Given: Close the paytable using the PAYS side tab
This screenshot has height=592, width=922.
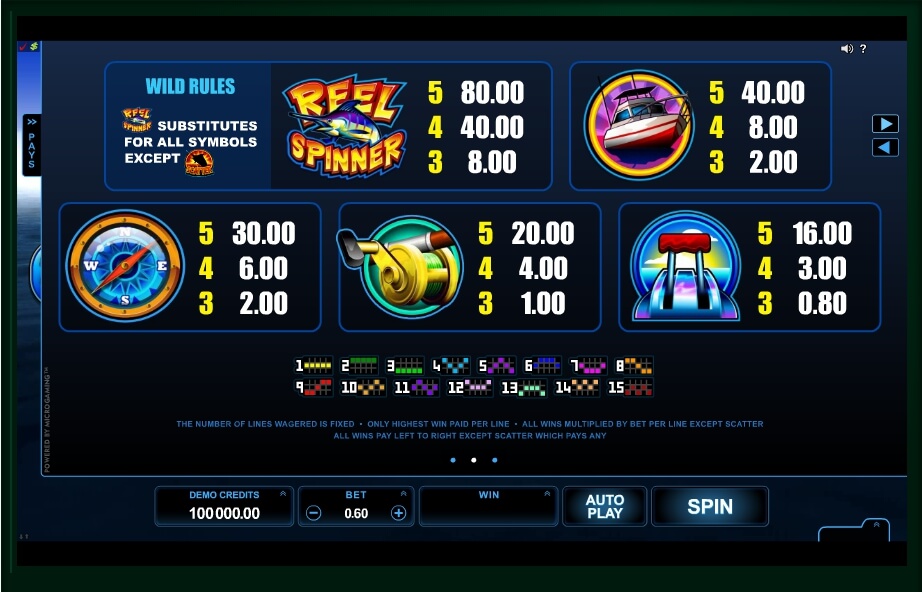Looking at the screenshot, I should point(31,145).
